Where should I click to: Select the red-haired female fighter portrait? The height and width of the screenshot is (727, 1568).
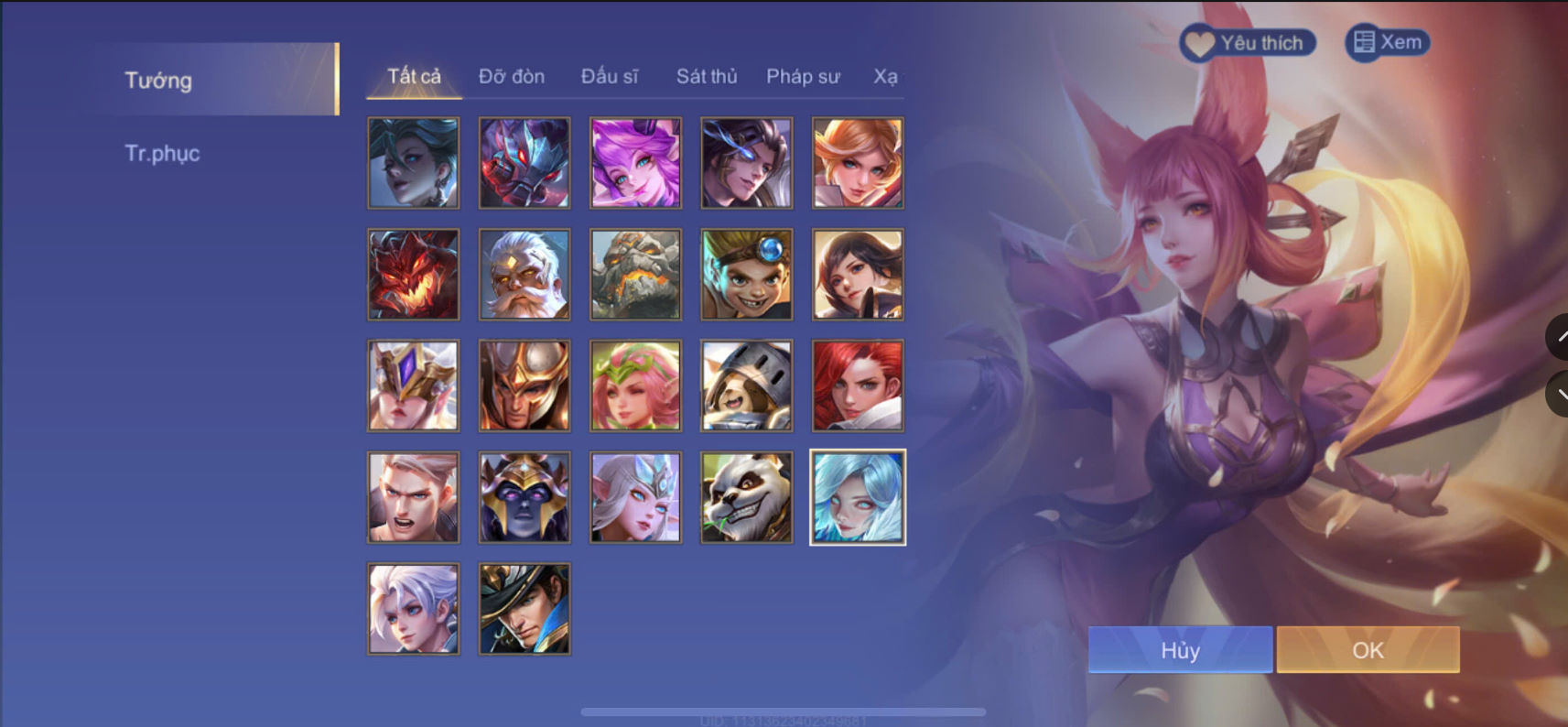857,385
